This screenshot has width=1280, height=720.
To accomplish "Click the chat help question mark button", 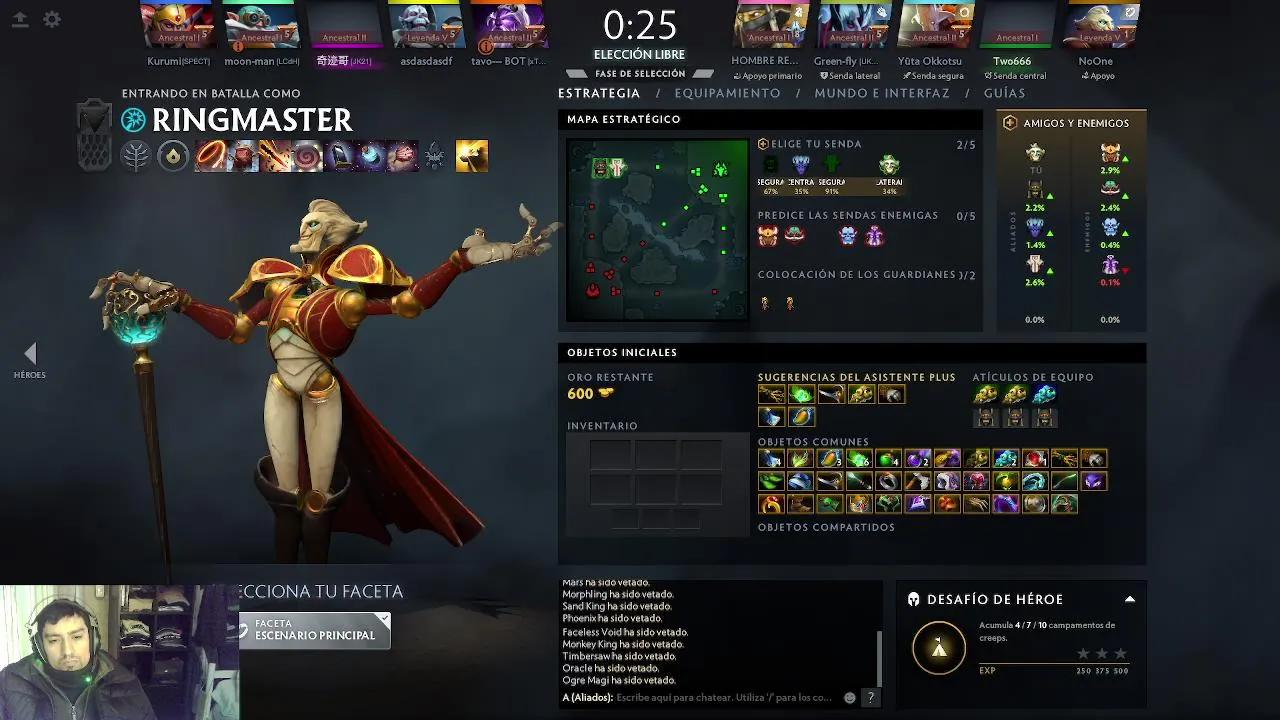I will click(x=869, y=698).
